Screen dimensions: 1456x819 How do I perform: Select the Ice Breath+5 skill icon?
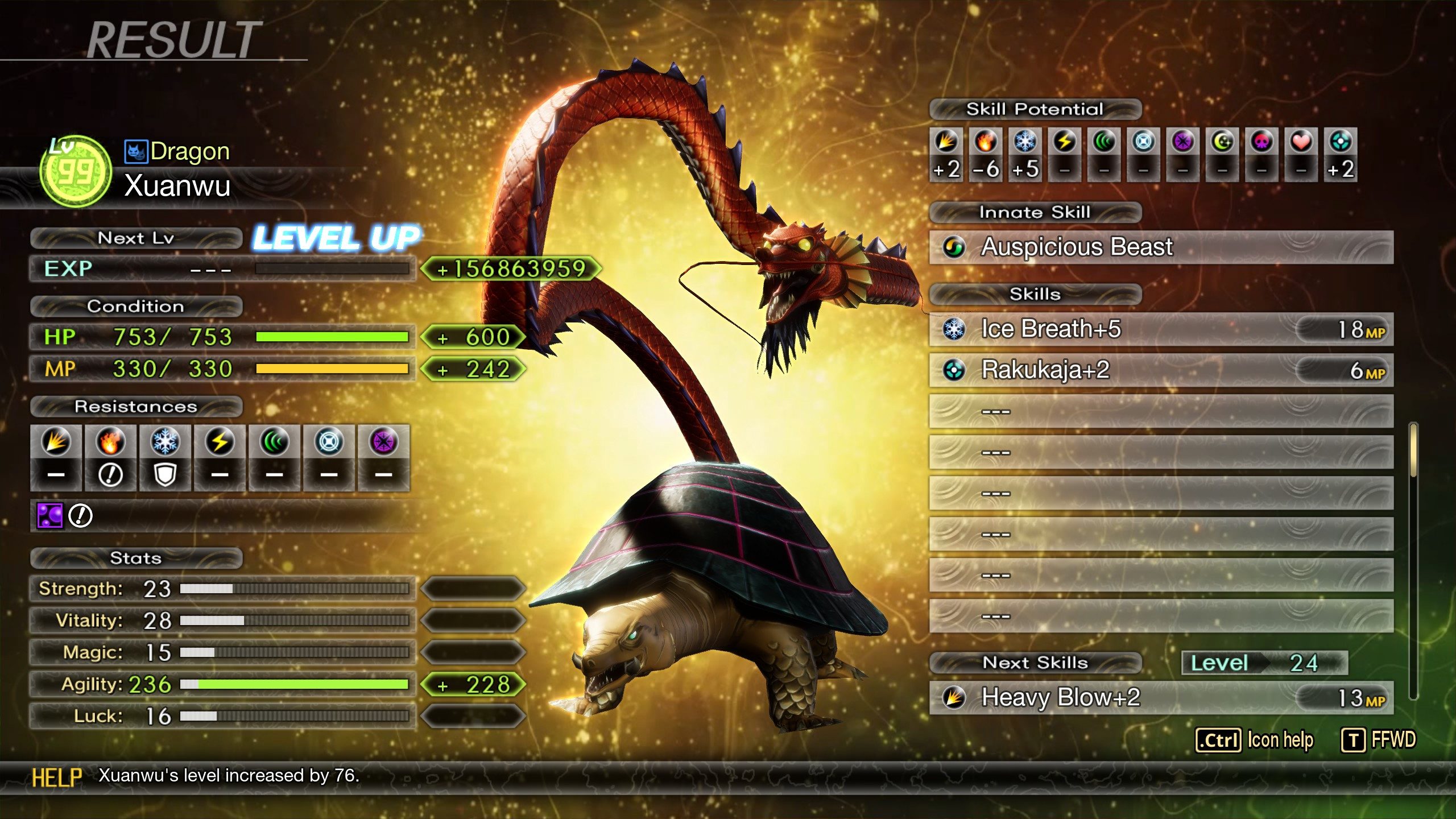[954, 329]
